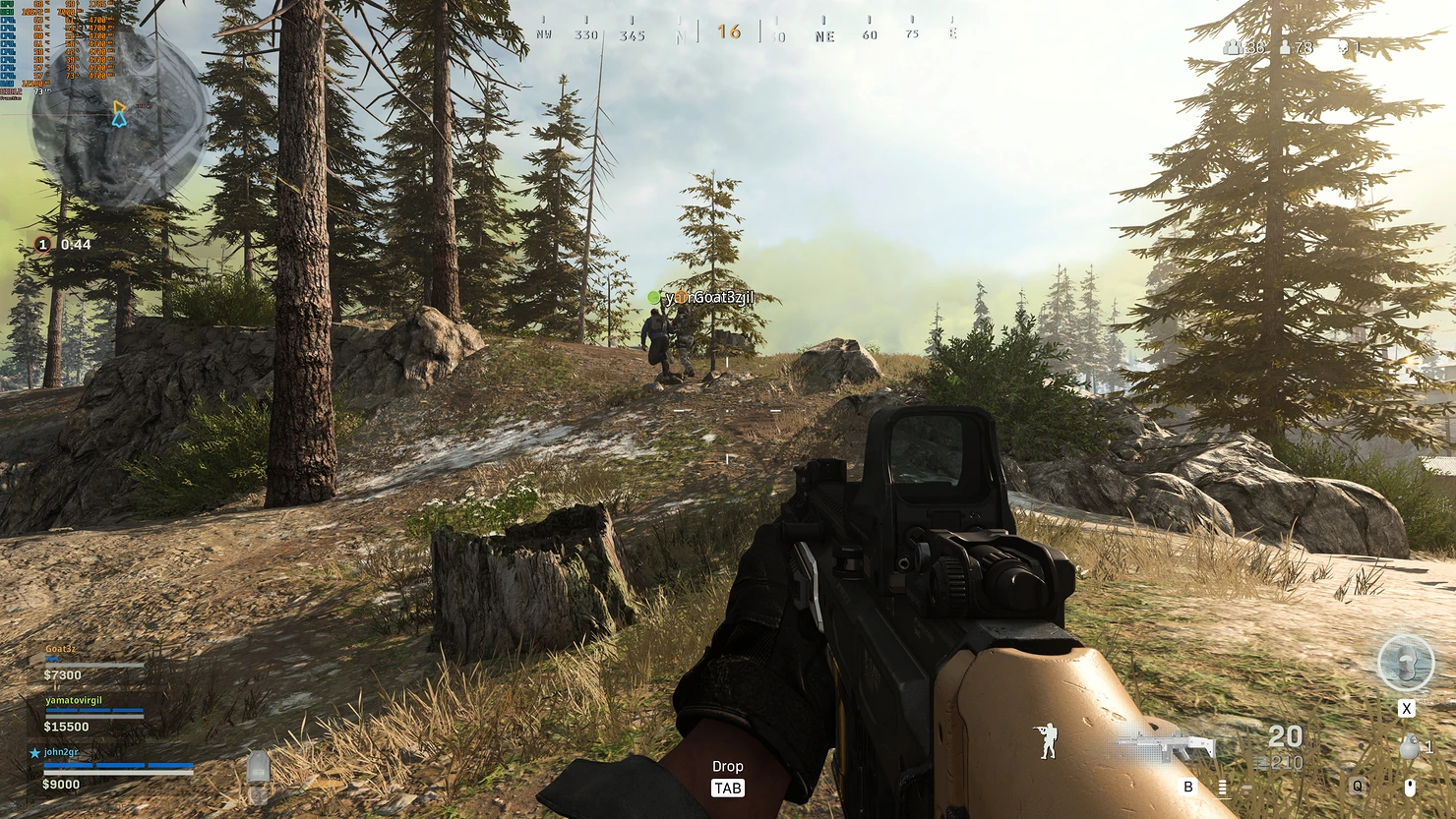Click the yarnGoat3zjil teammate name tag
The image size is (1456, 819).
pyautogui.click(x=708, y=297)
